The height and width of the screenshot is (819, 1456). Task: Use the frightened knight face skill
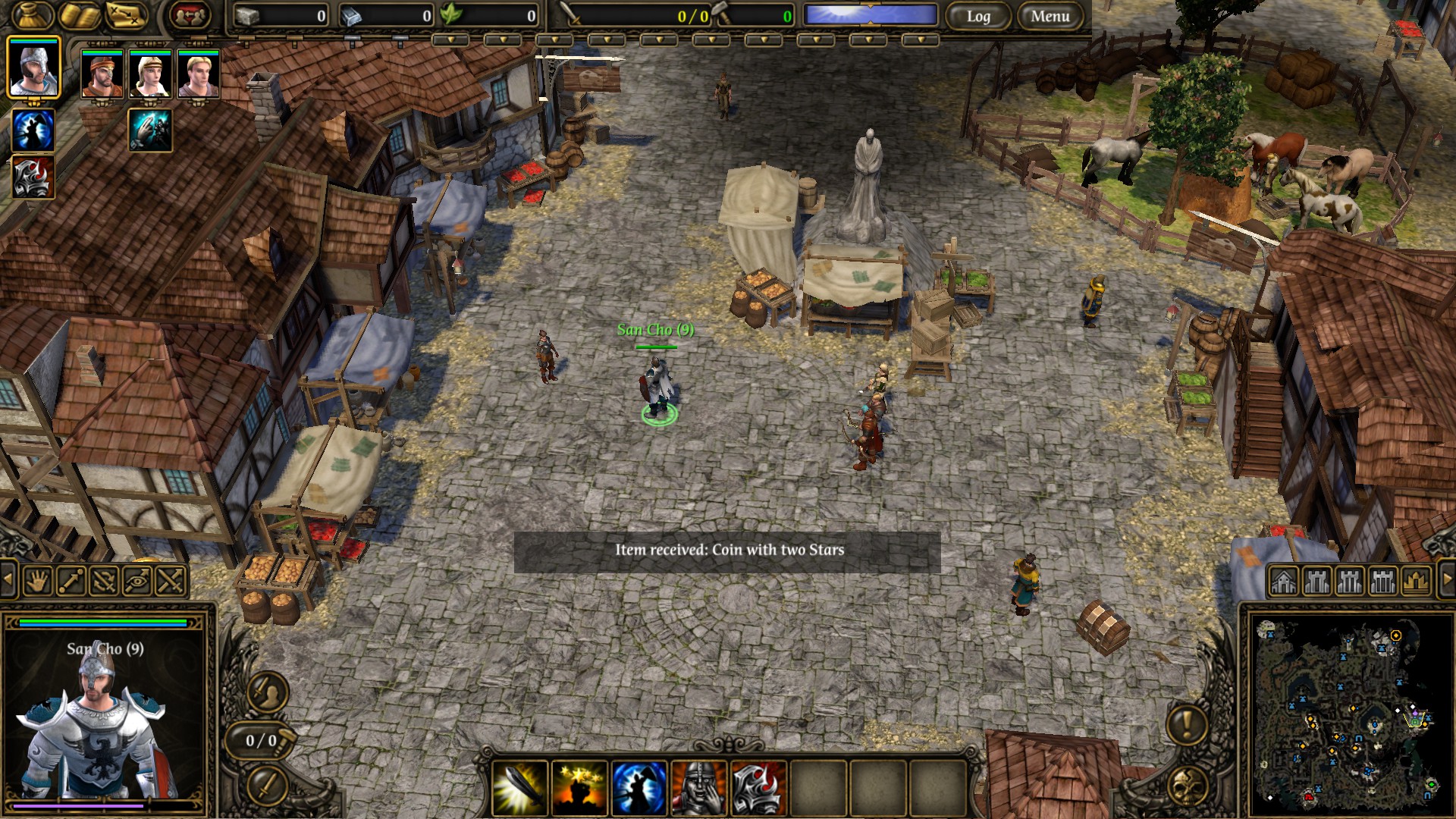tap(698, 787)
